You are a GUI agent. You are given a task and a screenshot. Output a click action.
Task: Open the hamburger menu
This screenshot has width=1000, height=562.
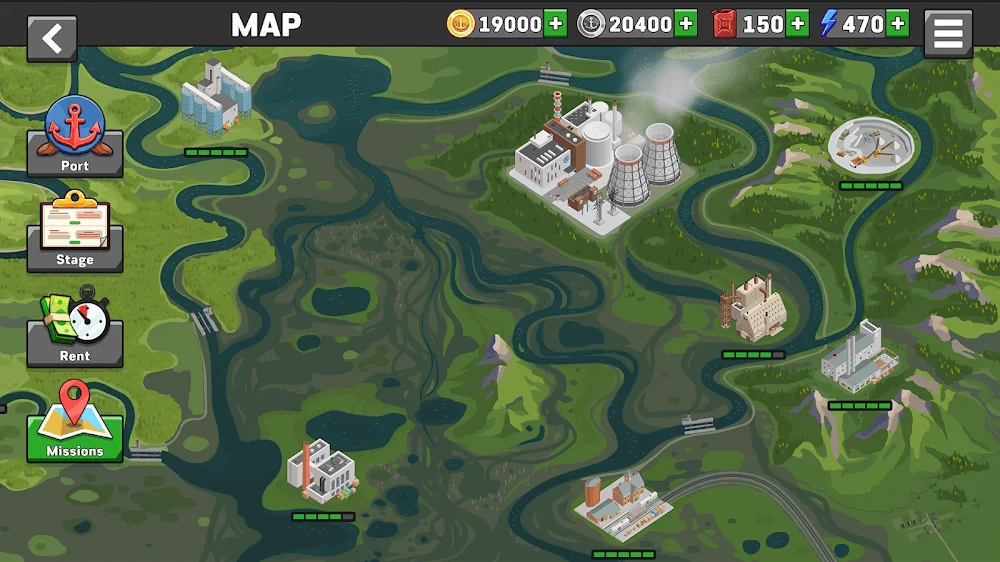point(948,35)
